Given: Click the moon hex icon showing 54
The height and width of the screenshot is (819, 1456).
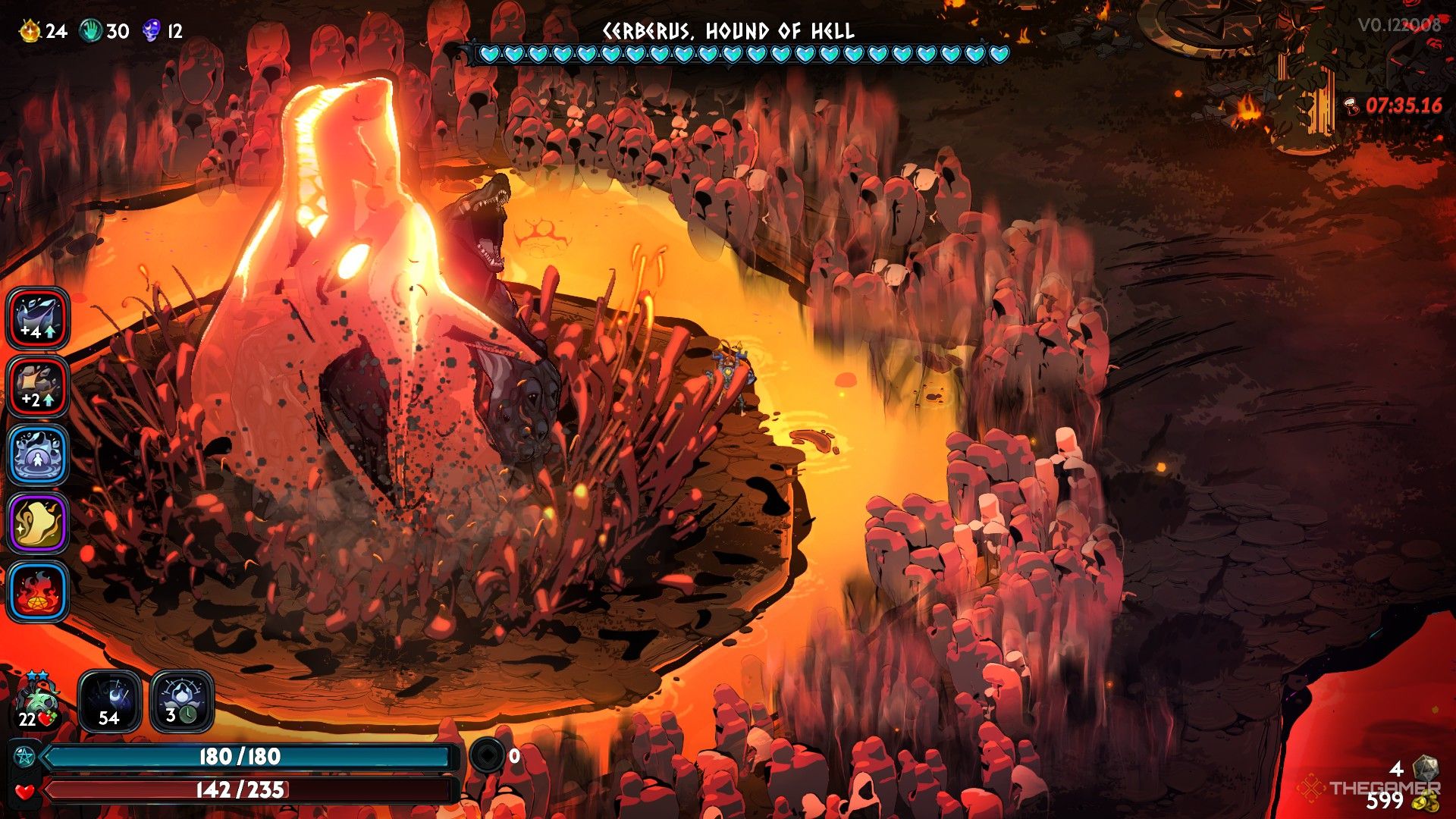Looking at the screenshot, I should click(109, 701).
